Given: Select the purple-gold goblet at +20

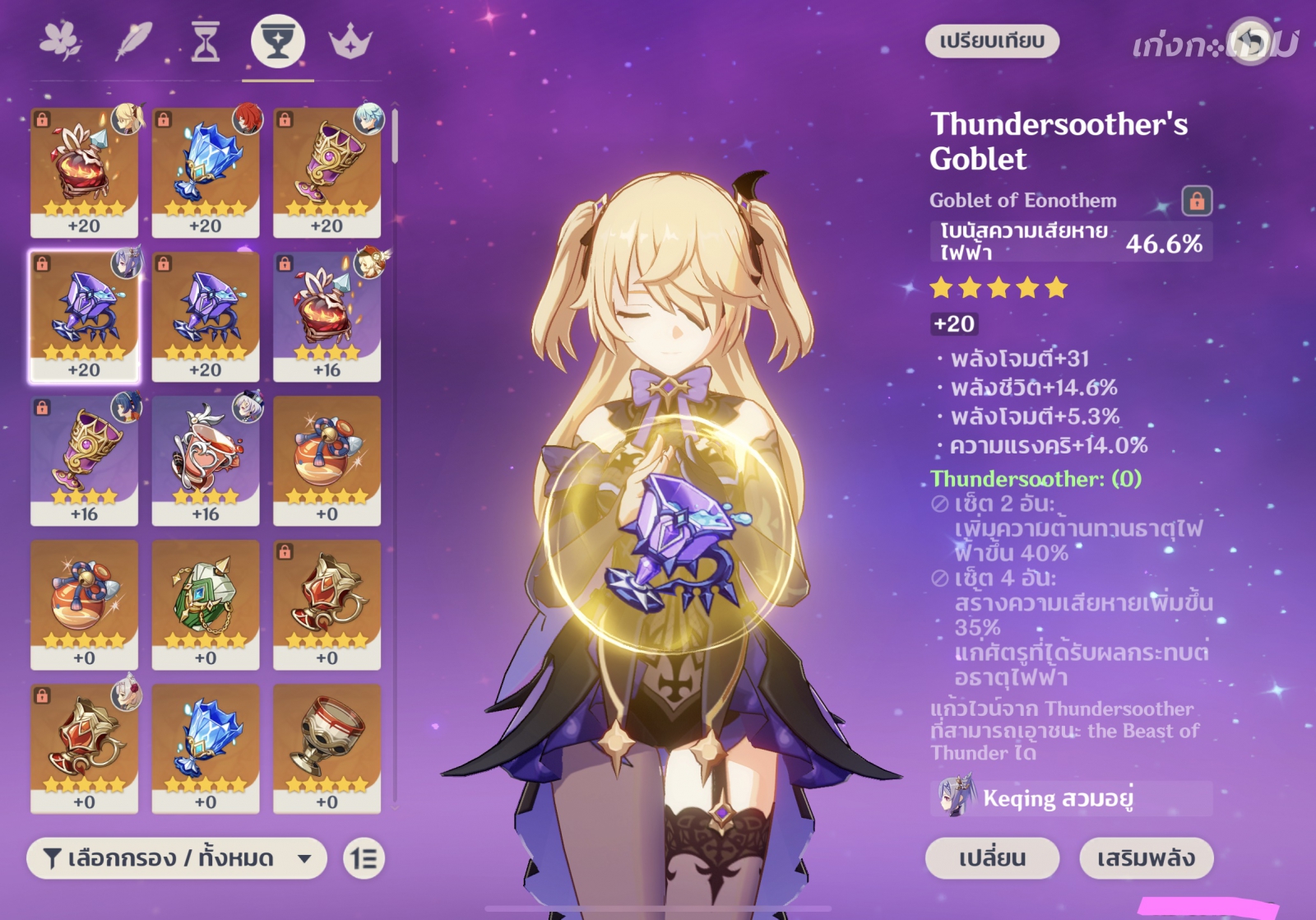Looking at the screenshot, I should [x=327, y=172].
